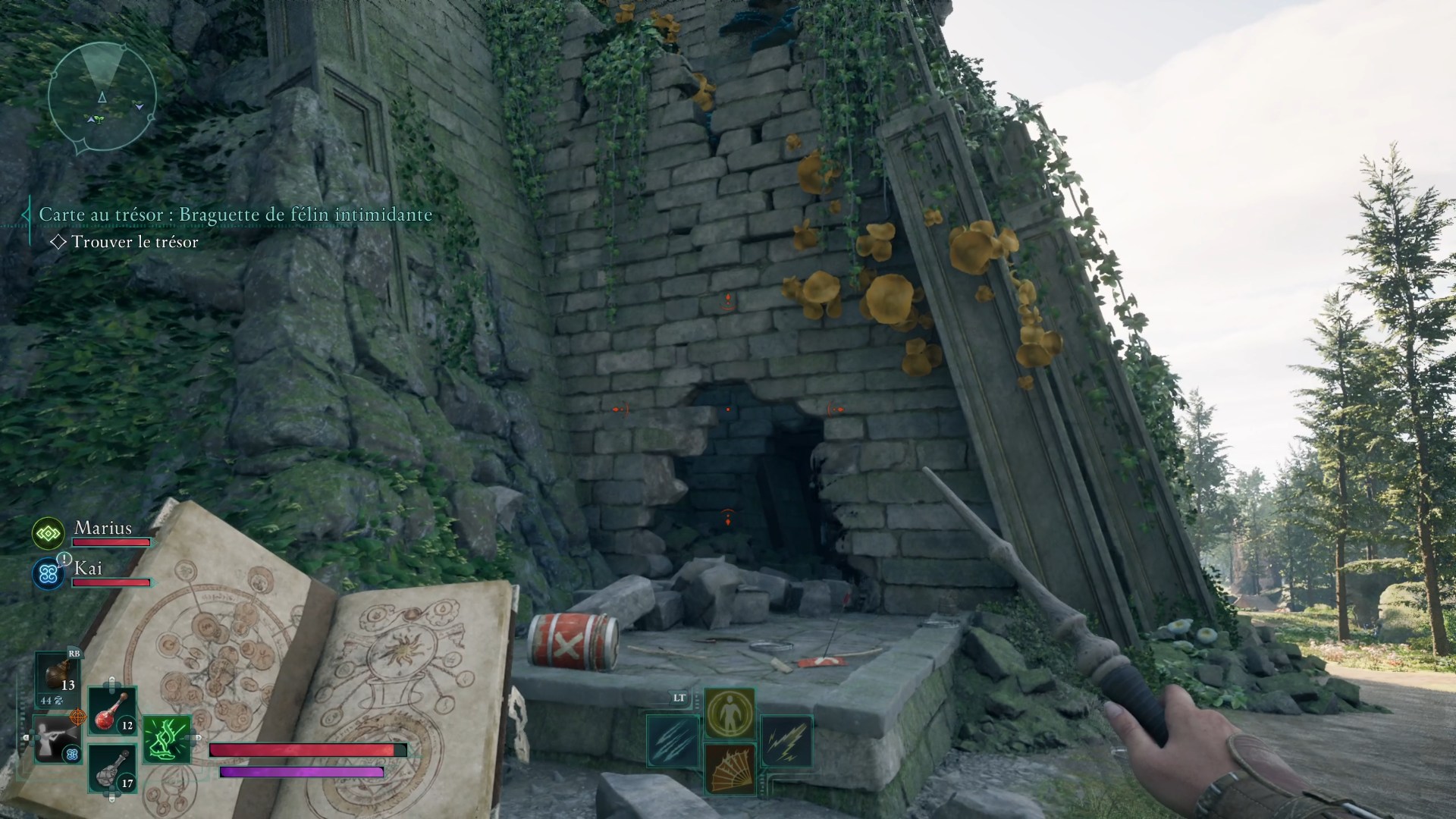Click the Trouver le trésor objective text
1456x819 pixels.
tap(133, 243)
